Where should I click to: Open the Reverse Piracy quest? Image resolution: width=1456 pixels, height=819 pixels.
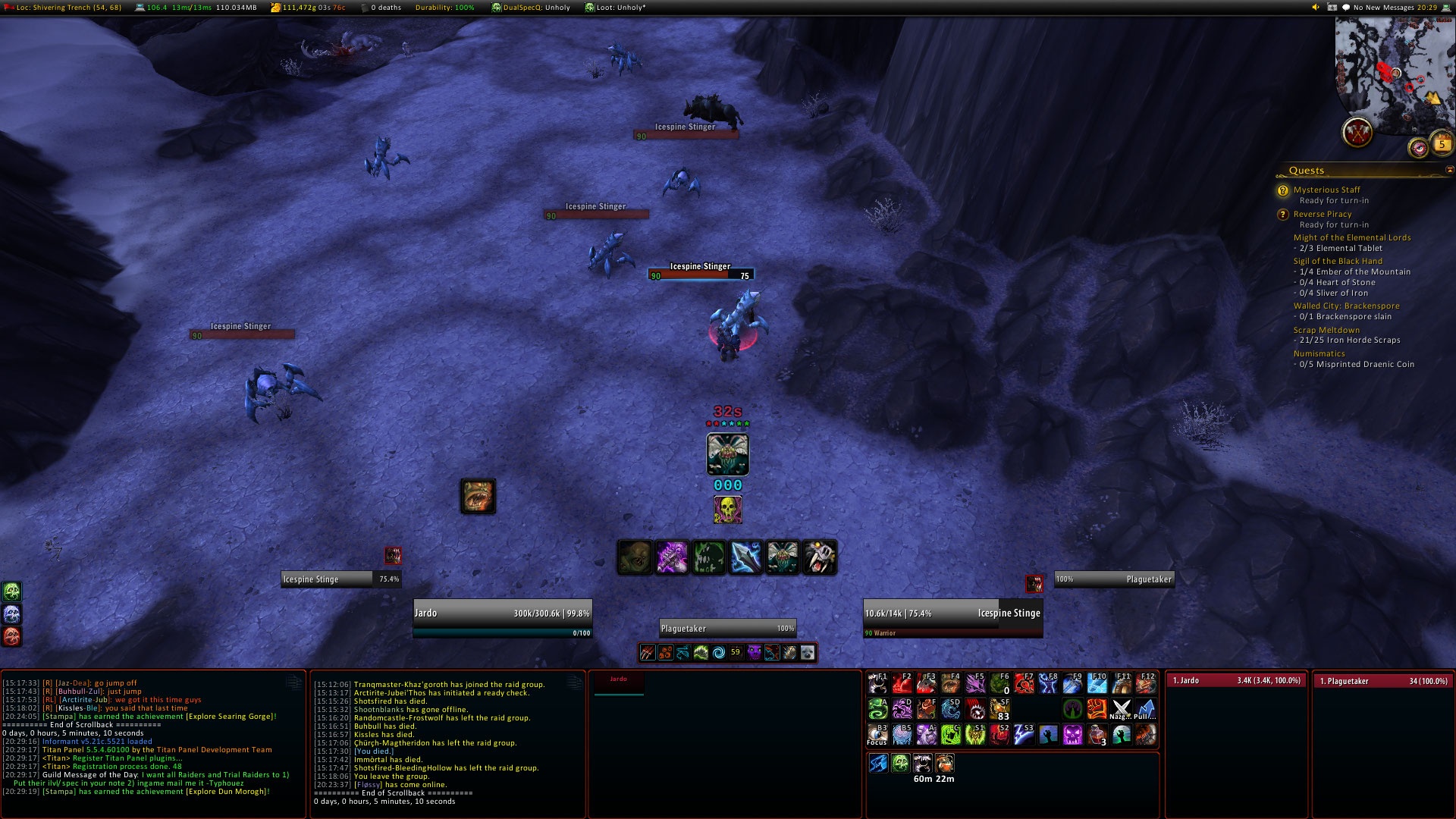(1322, 214)
